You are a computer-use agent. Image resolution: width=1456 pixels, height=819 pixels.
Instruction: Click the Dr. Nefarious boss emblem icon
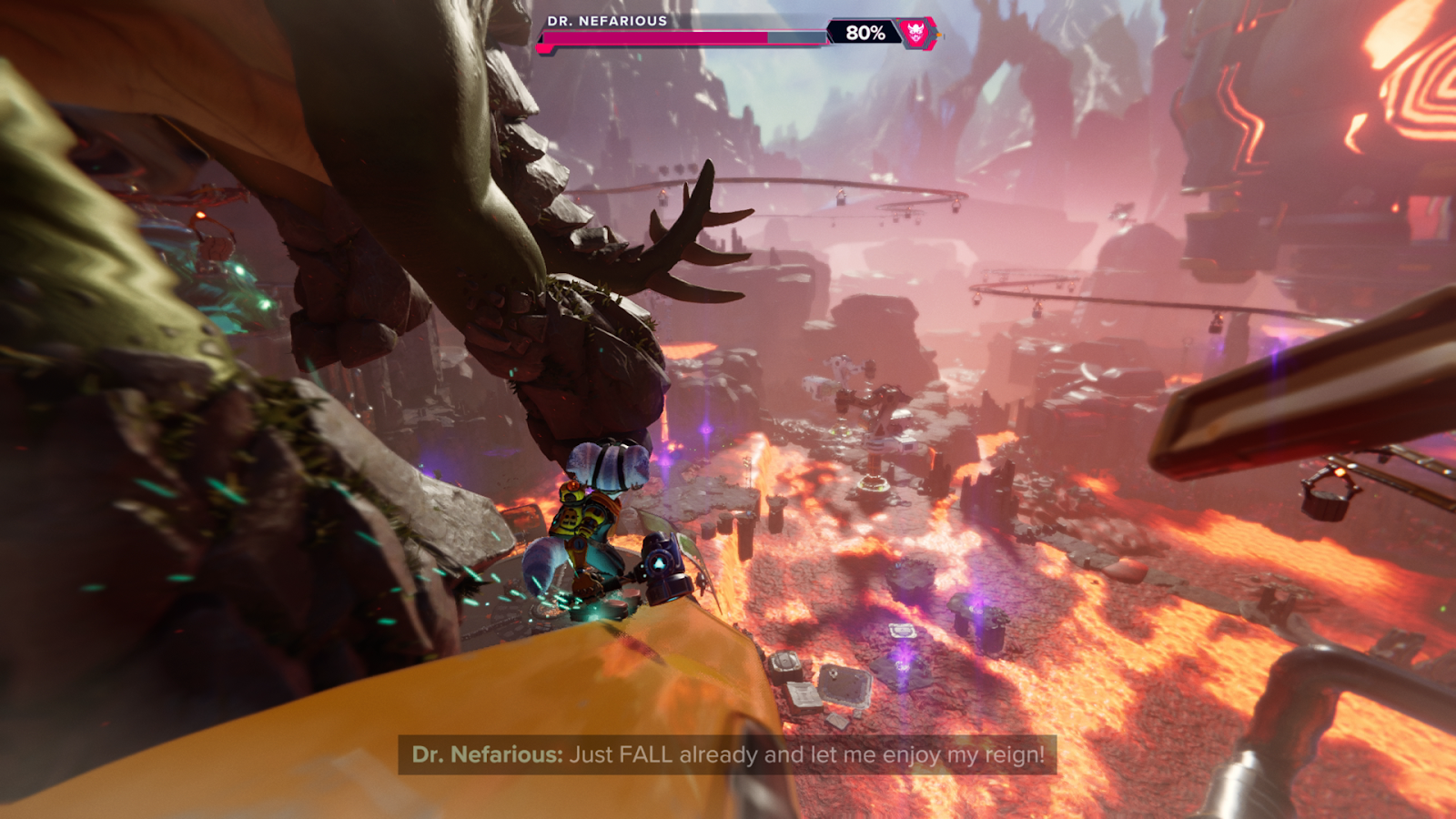[916, 33]
